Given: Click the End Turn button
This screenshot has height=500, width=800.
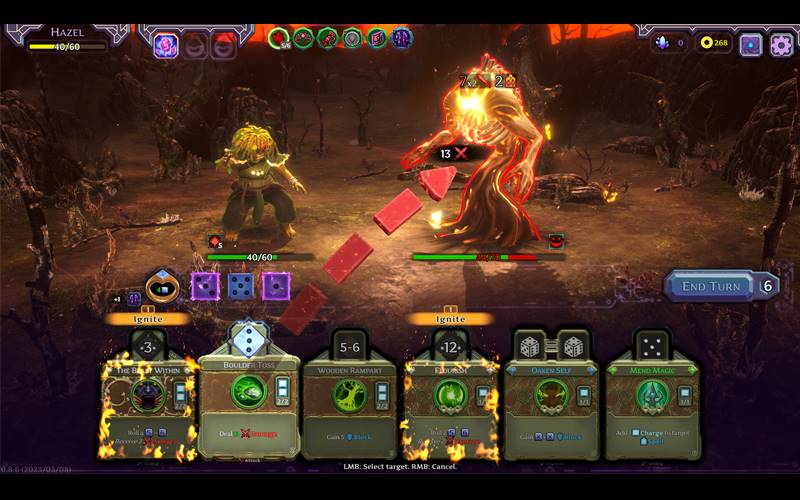Looking at the screenshot, I should point(712,286).
